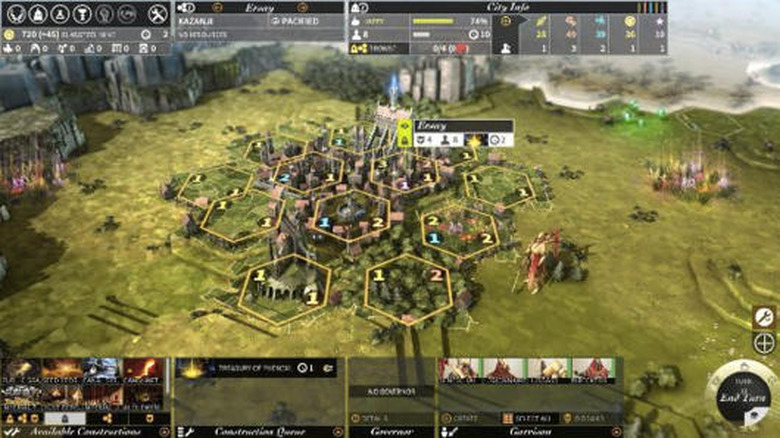Click the City Info panel title

(x=503, y=6)
